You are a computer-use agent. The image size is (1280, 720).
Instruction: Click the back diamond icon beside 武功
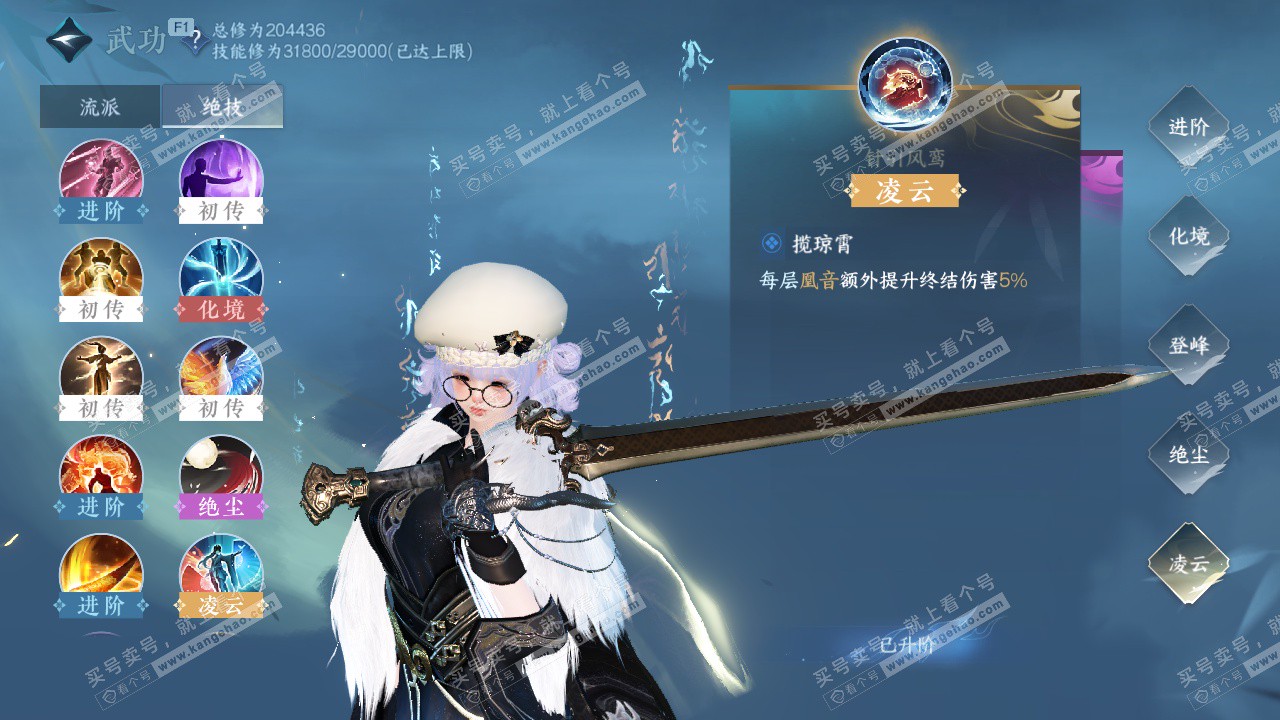(69, 41)
